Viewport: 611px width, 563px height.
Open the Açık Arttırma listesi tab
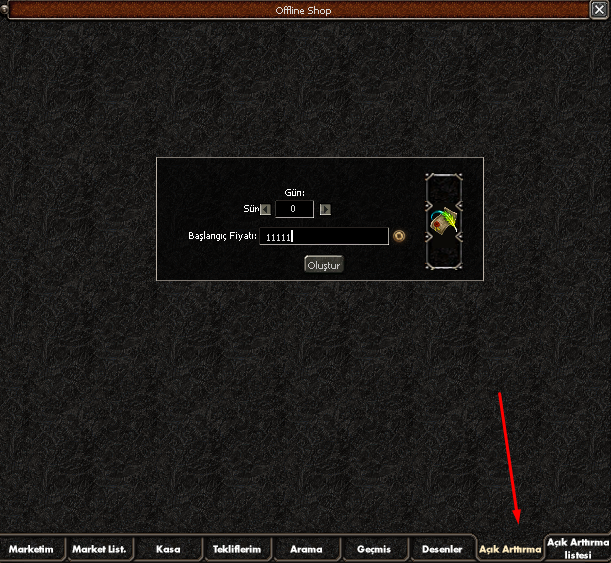coord(577,549)
